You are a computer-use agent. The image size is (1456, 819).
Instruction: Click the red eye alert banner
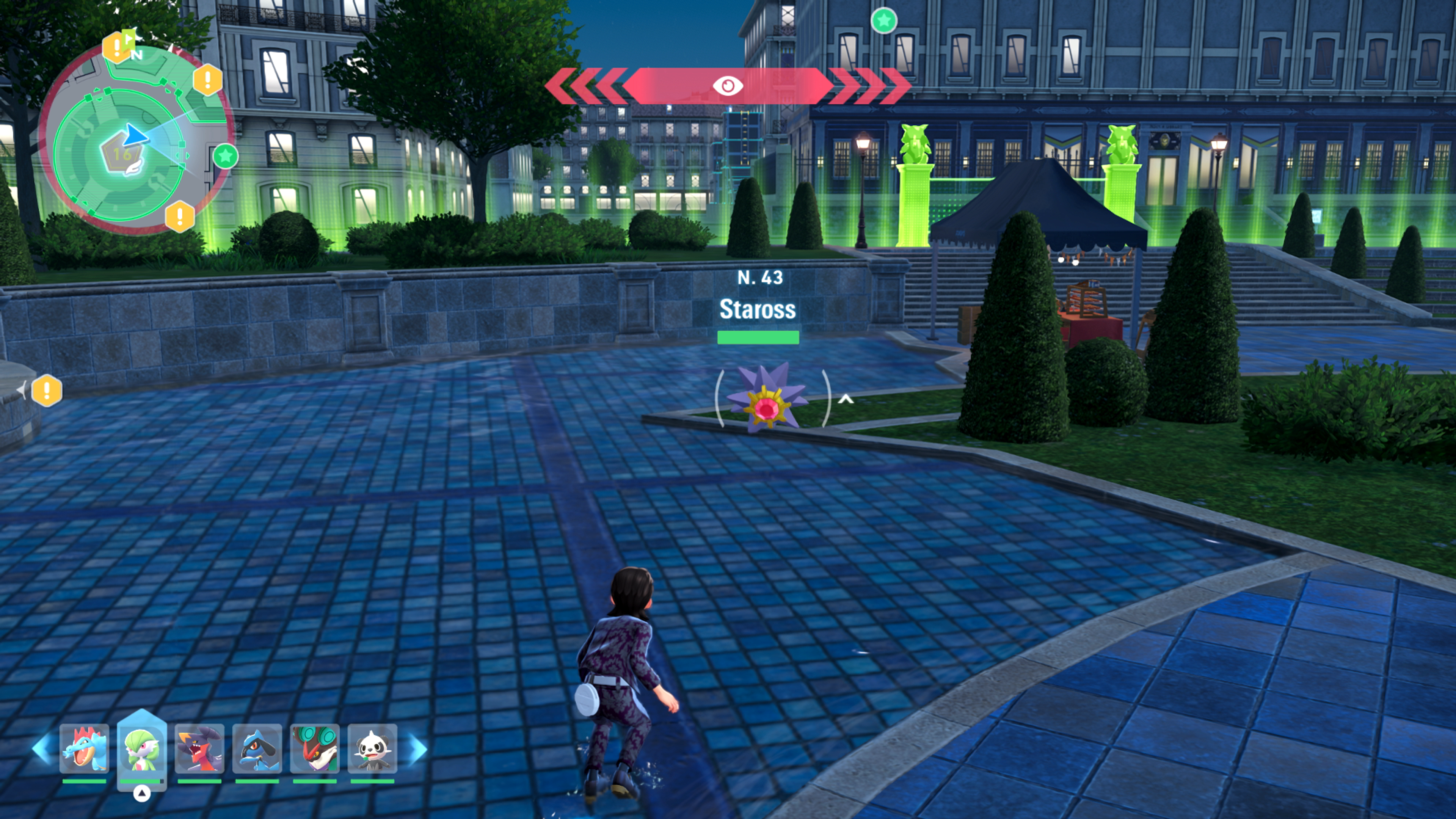click(x=728, y=85)
